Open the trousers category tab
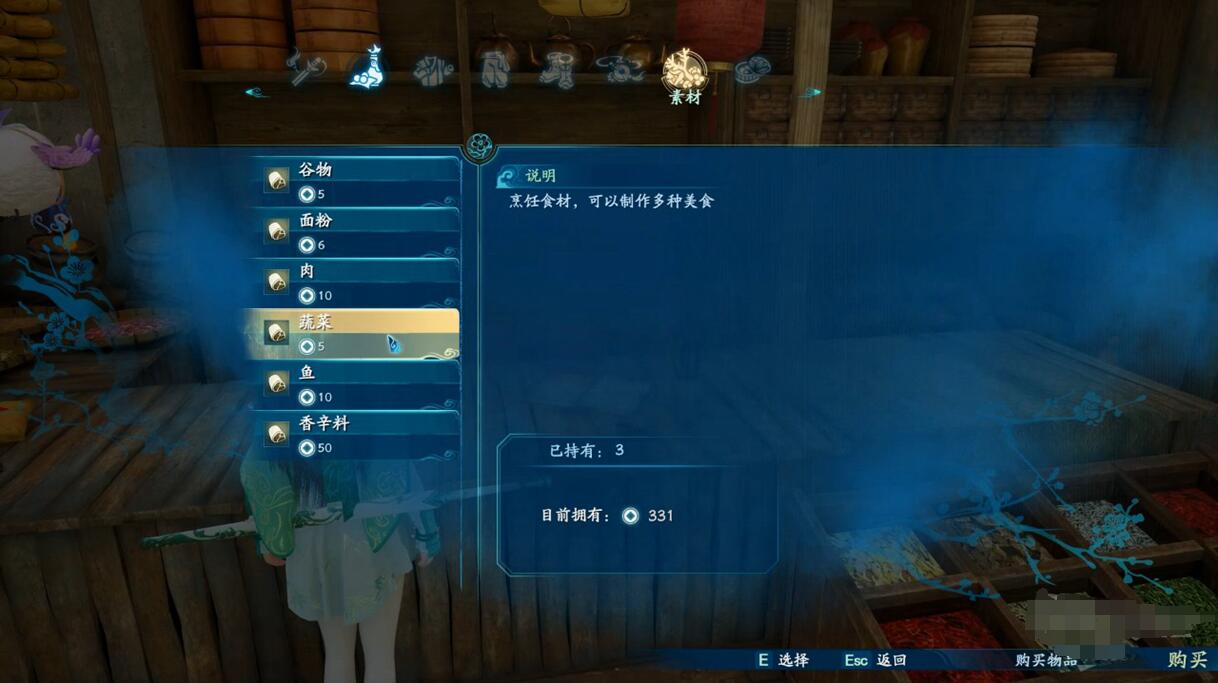 [x=494, y=71]
